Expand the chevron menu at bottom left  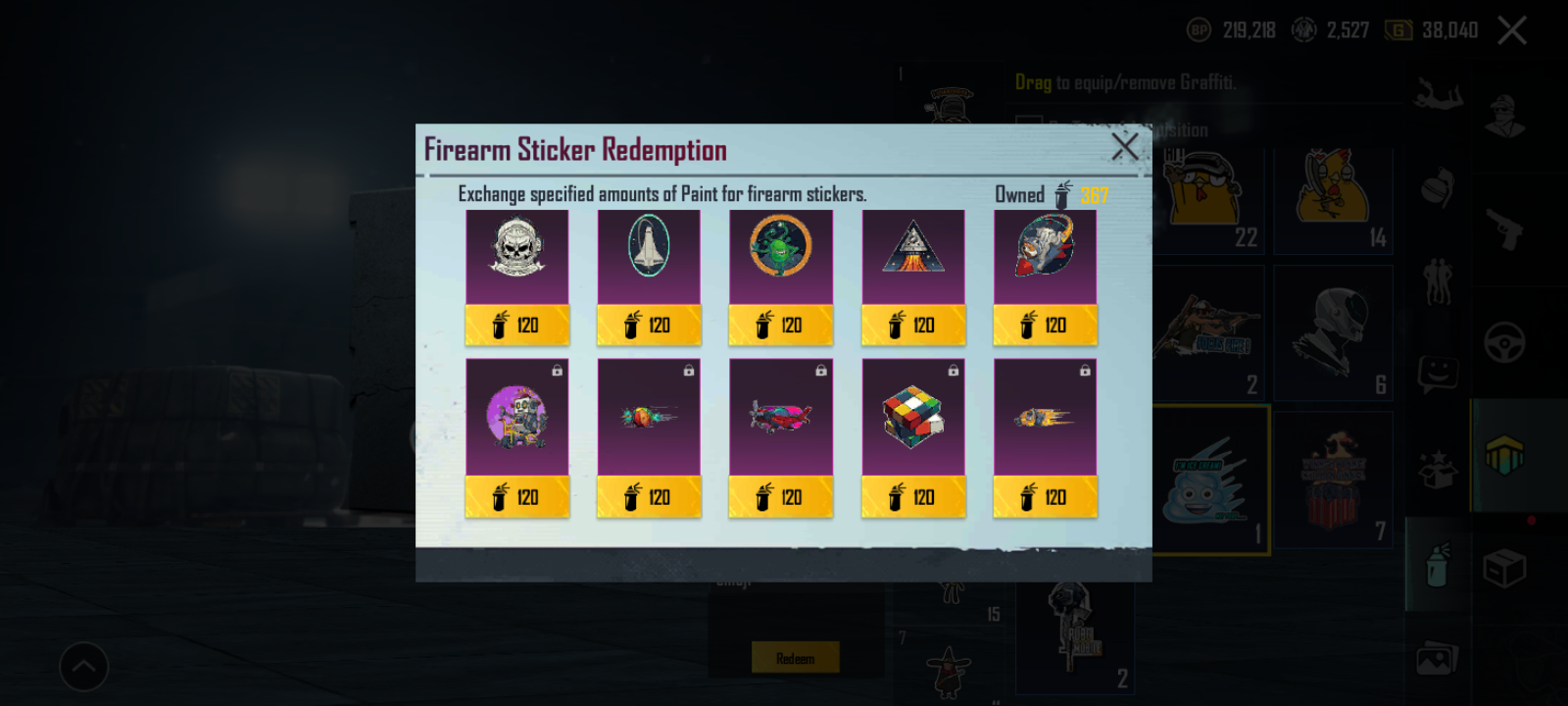click(x=83, y=666)
